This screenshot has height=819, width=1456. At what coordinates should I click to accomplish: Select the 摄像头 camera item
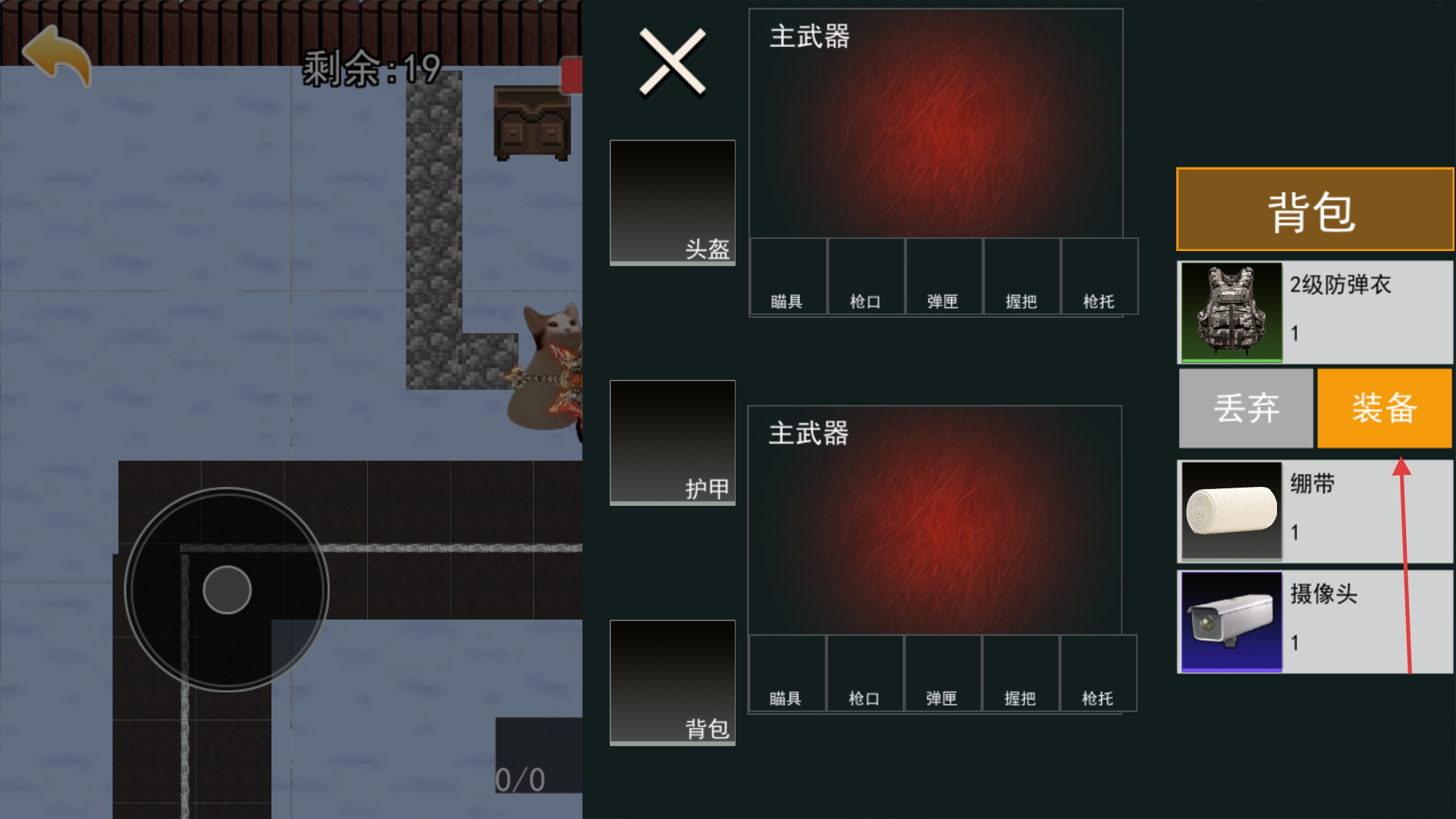pos(1315,622)
